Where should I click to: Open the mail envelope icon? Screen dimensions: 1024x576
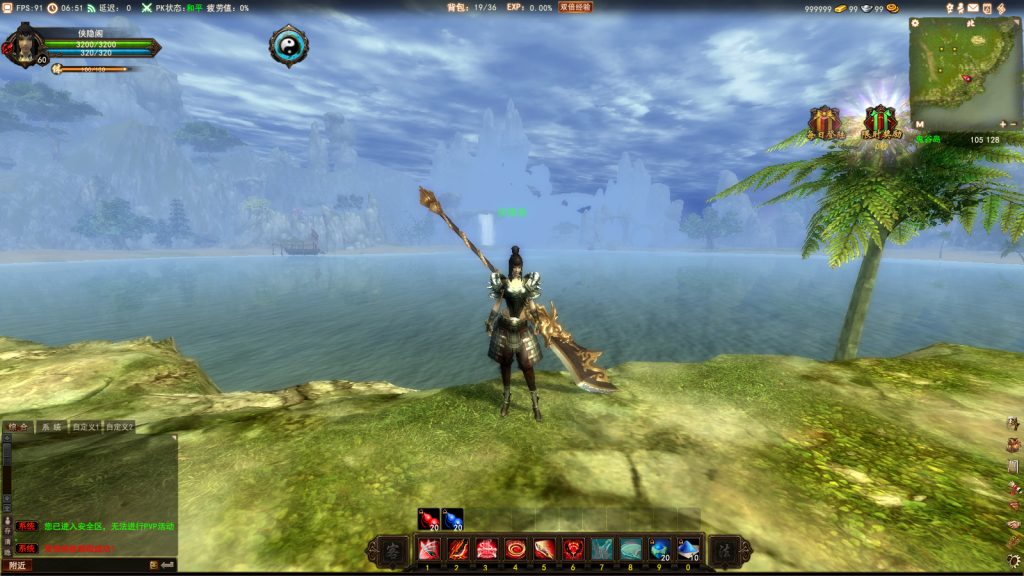(x=973, y=8)
